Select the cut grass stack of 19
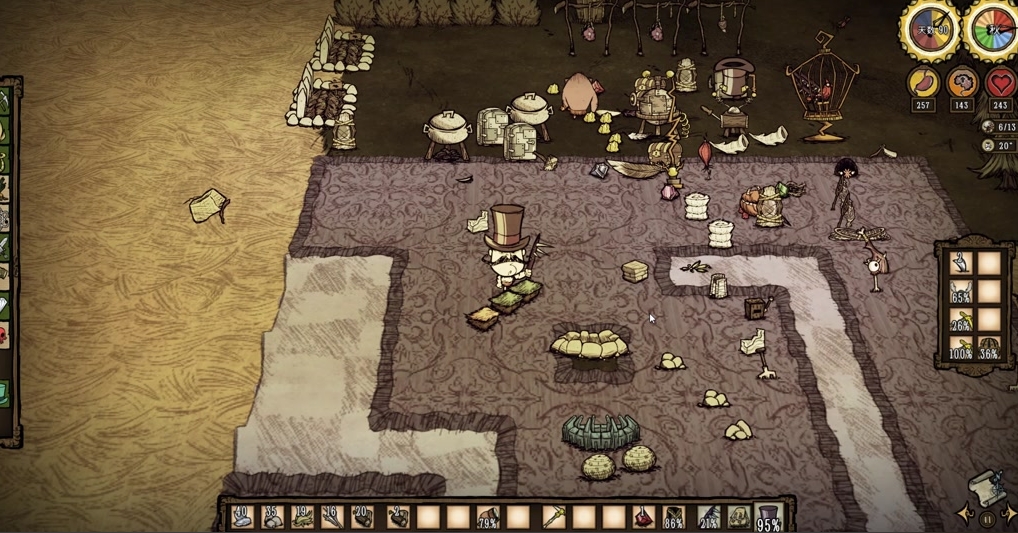 pyautogui.click(x=302, y=516)
